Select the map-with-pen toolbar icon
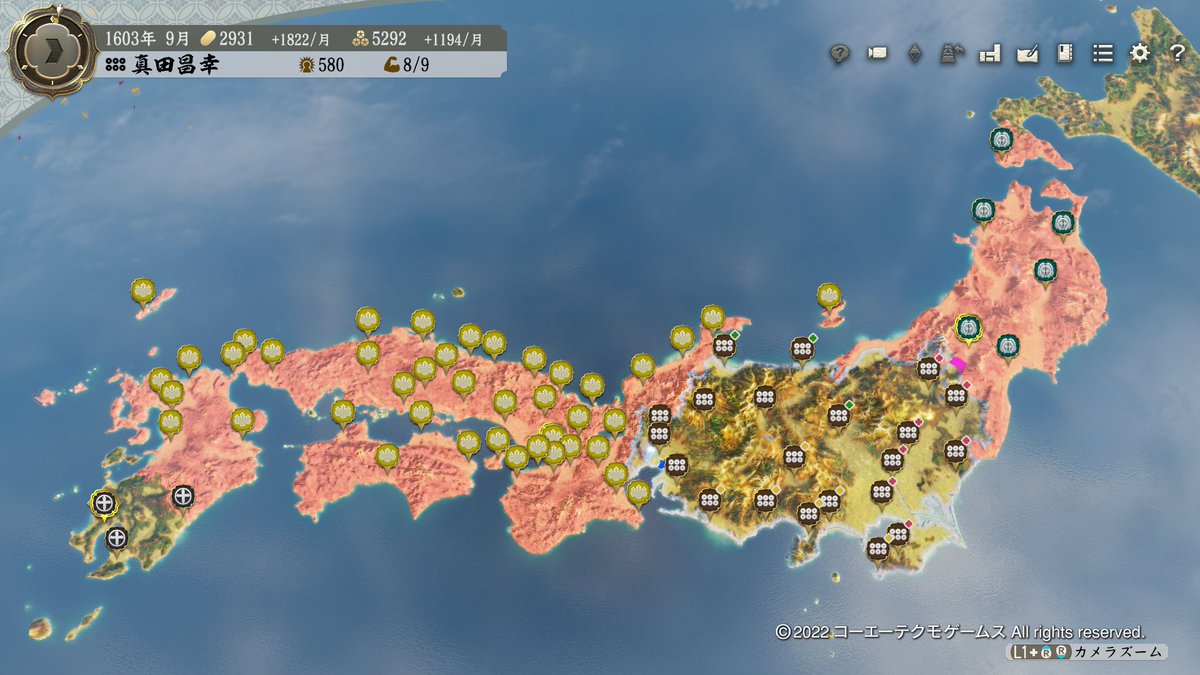This screenshot has height=675, width=1200. (x=1027, y=54)
